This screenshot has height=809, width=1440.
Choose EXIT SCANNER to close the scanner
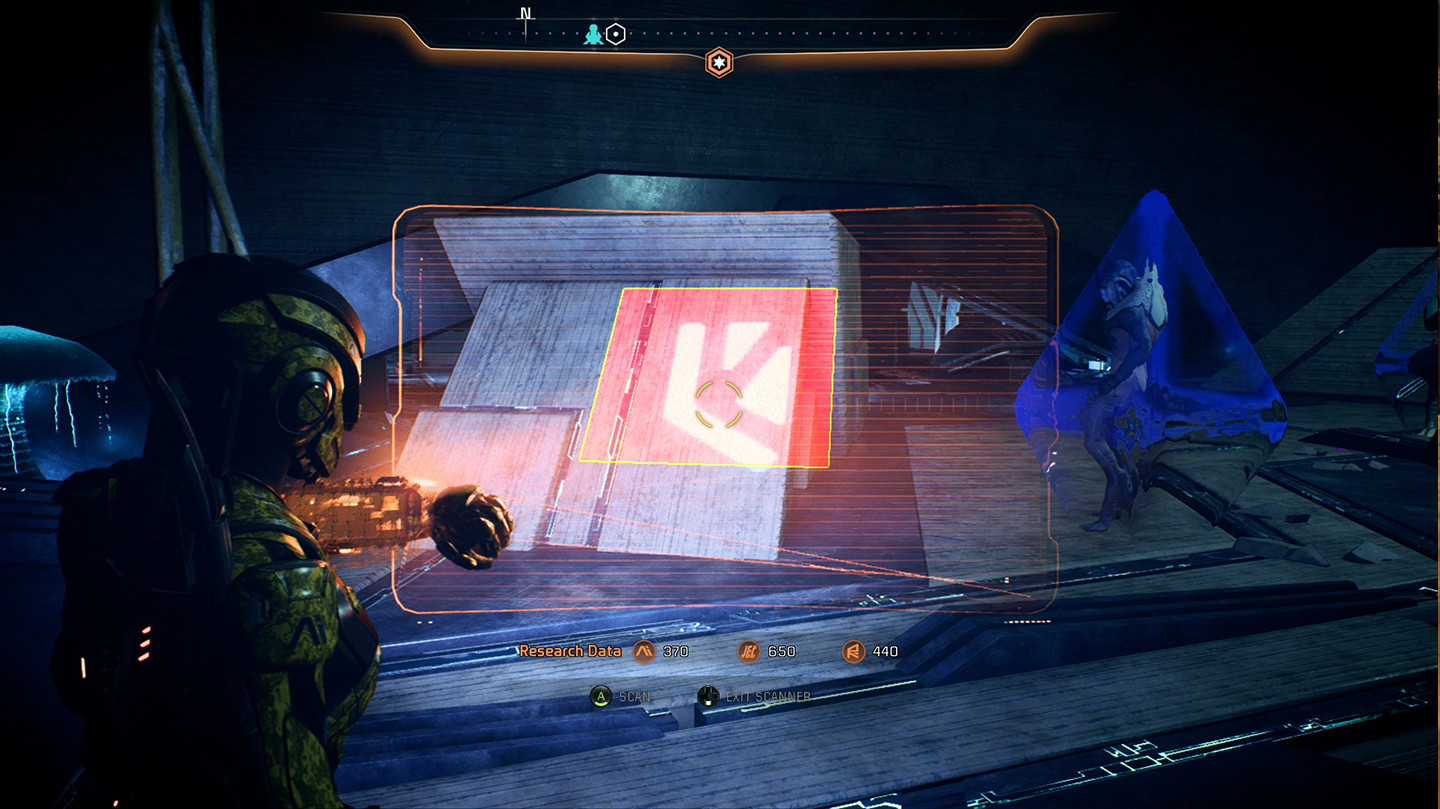click(x=769, y=696)
